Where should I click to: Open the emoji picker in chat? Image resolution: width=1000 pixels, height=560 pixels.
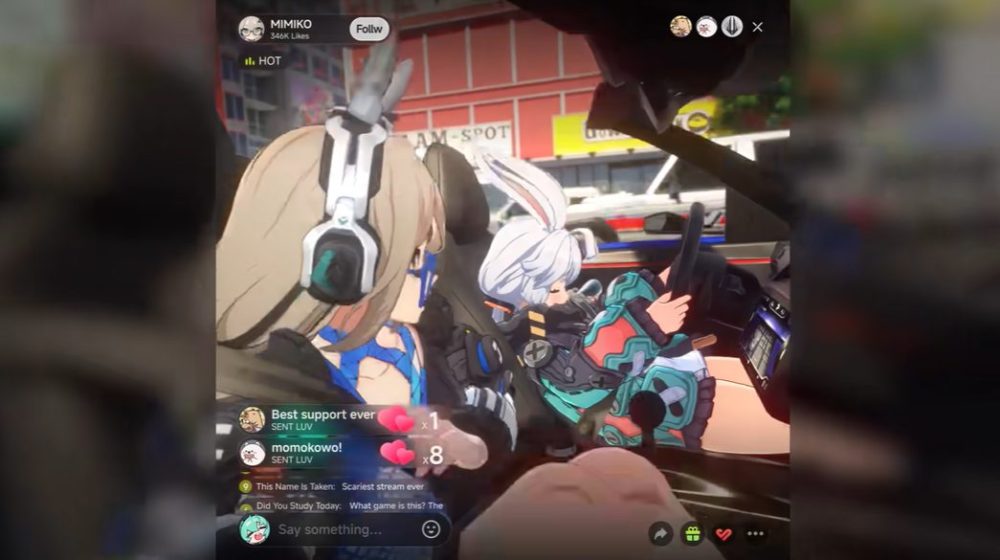click(431, 529)
